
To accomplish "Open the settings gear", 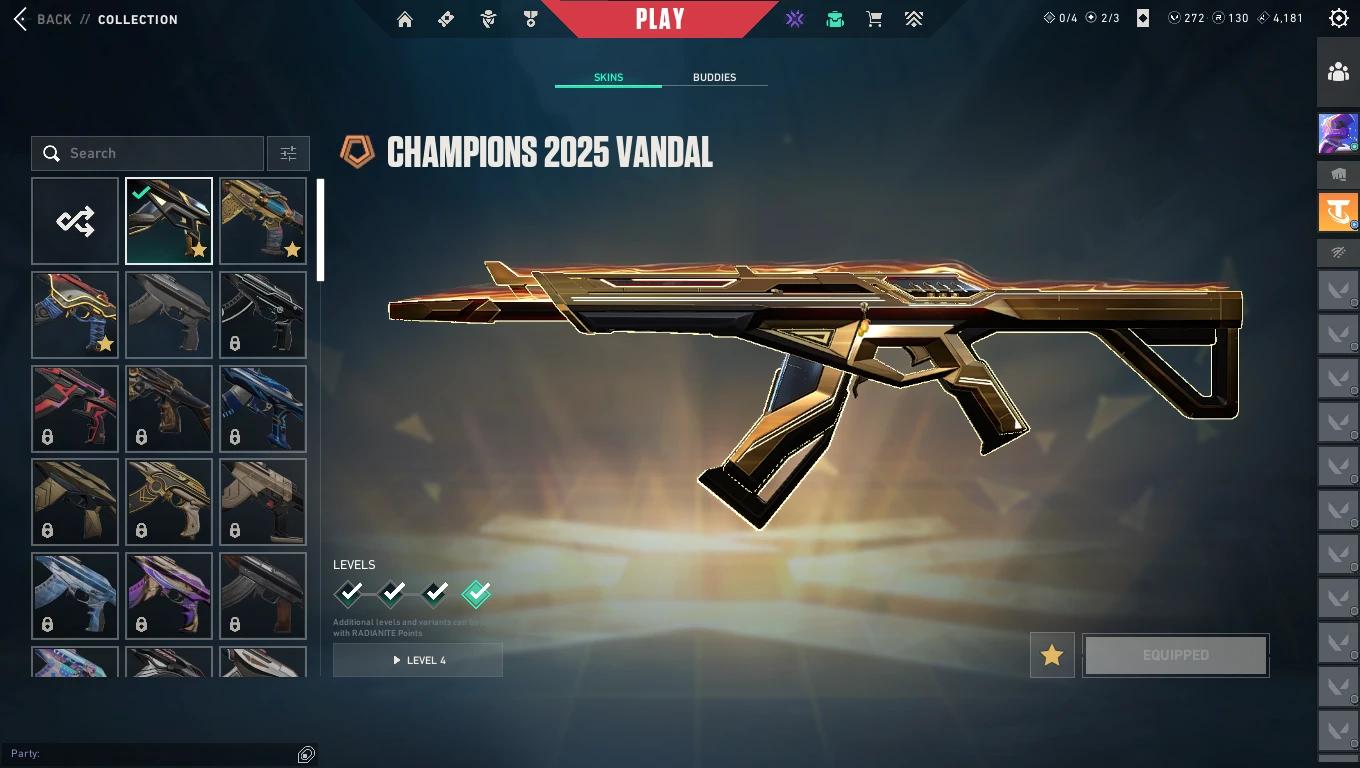I will [x=1339, y=18].
